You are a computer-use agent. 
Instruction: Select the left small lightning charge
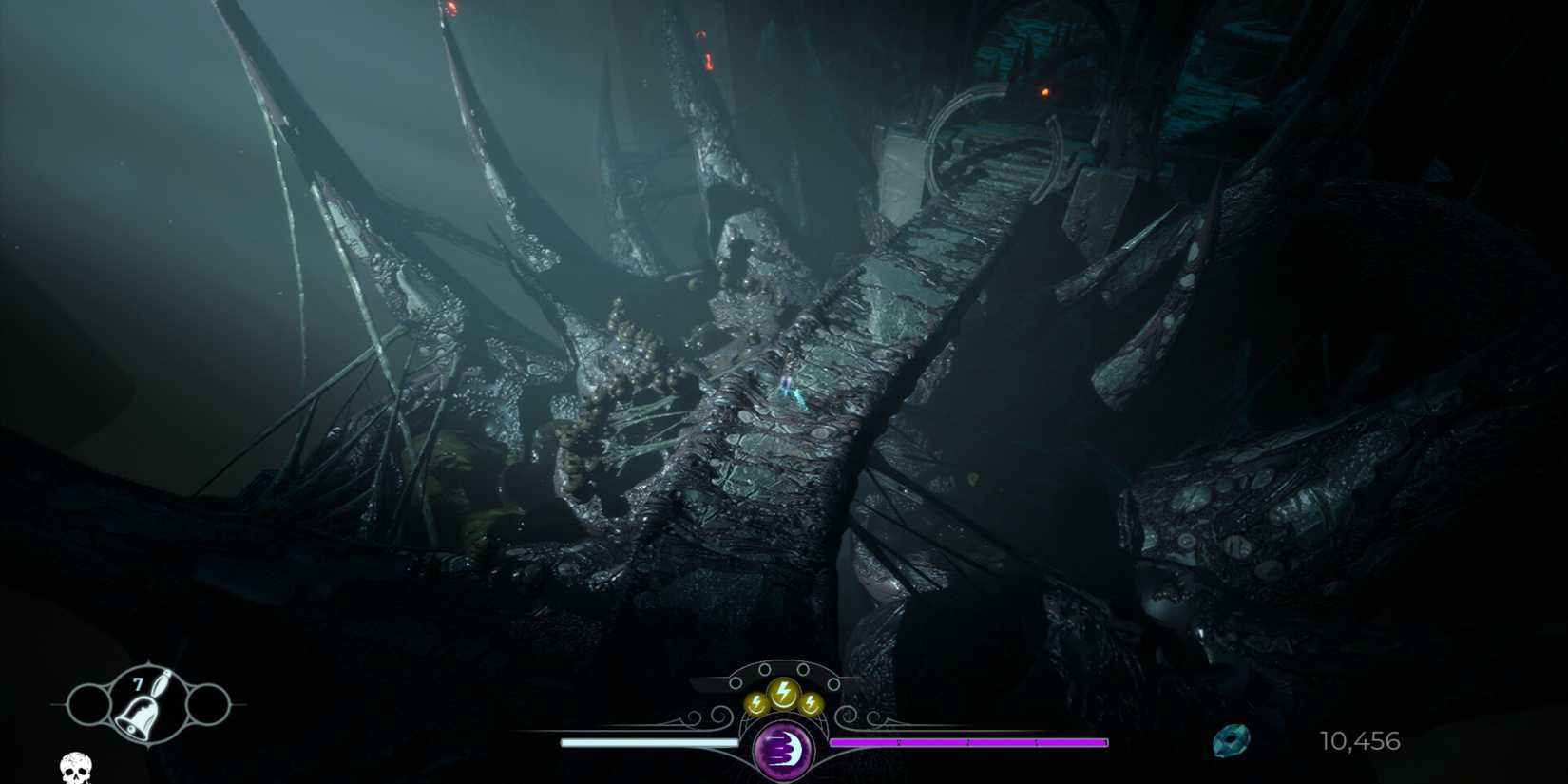pos(755,703)
